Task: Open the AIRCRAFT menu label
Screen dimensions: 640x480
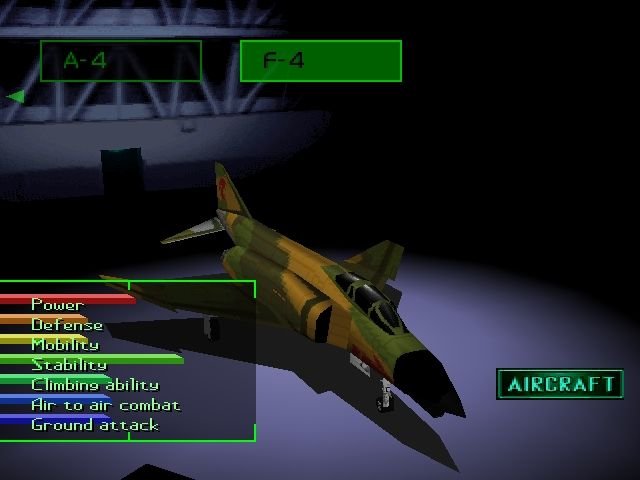Action: pos(559,384)
